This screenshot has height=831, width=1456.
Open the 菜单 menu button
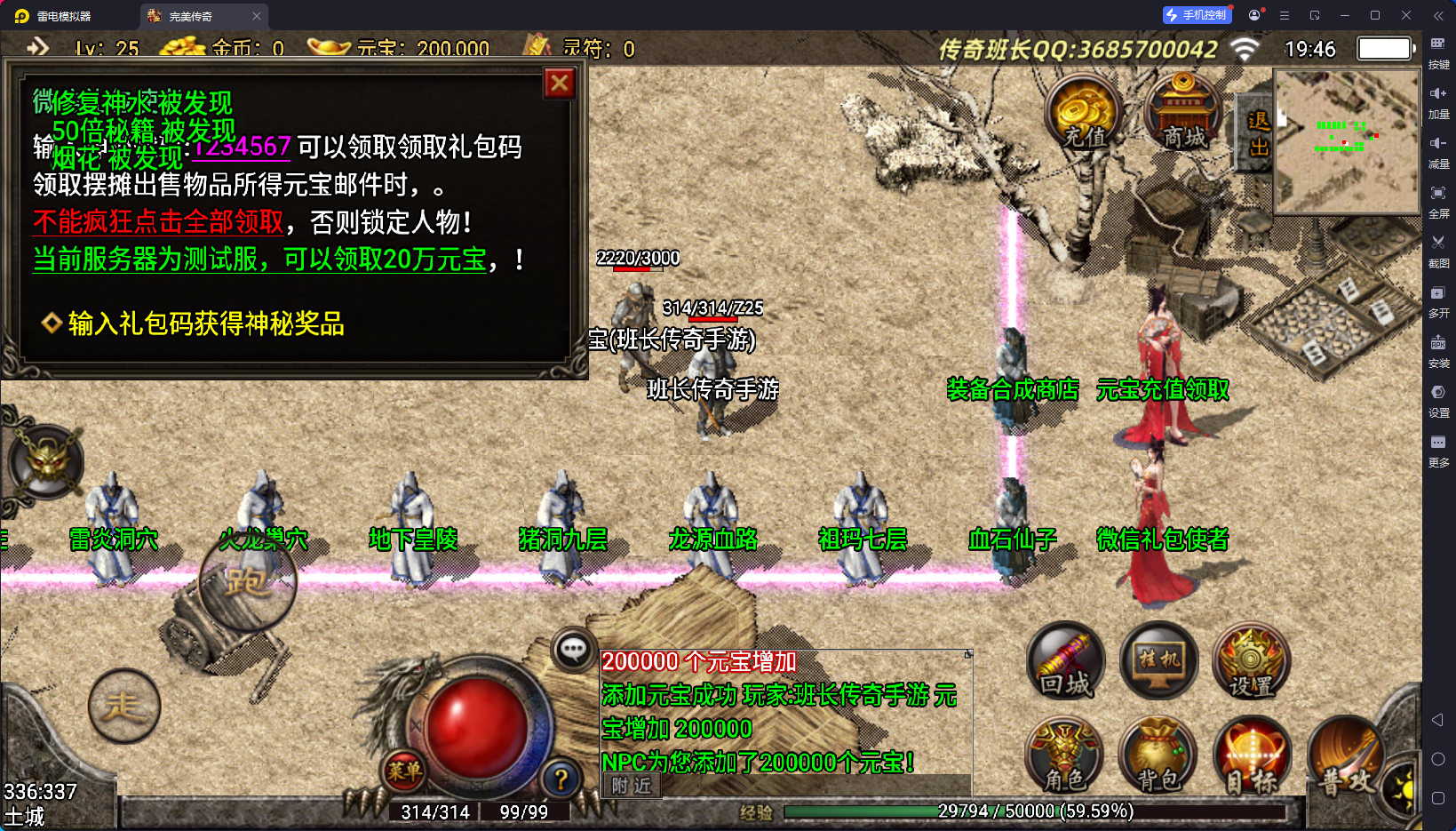pyautogui.click(x=404, y=771)
